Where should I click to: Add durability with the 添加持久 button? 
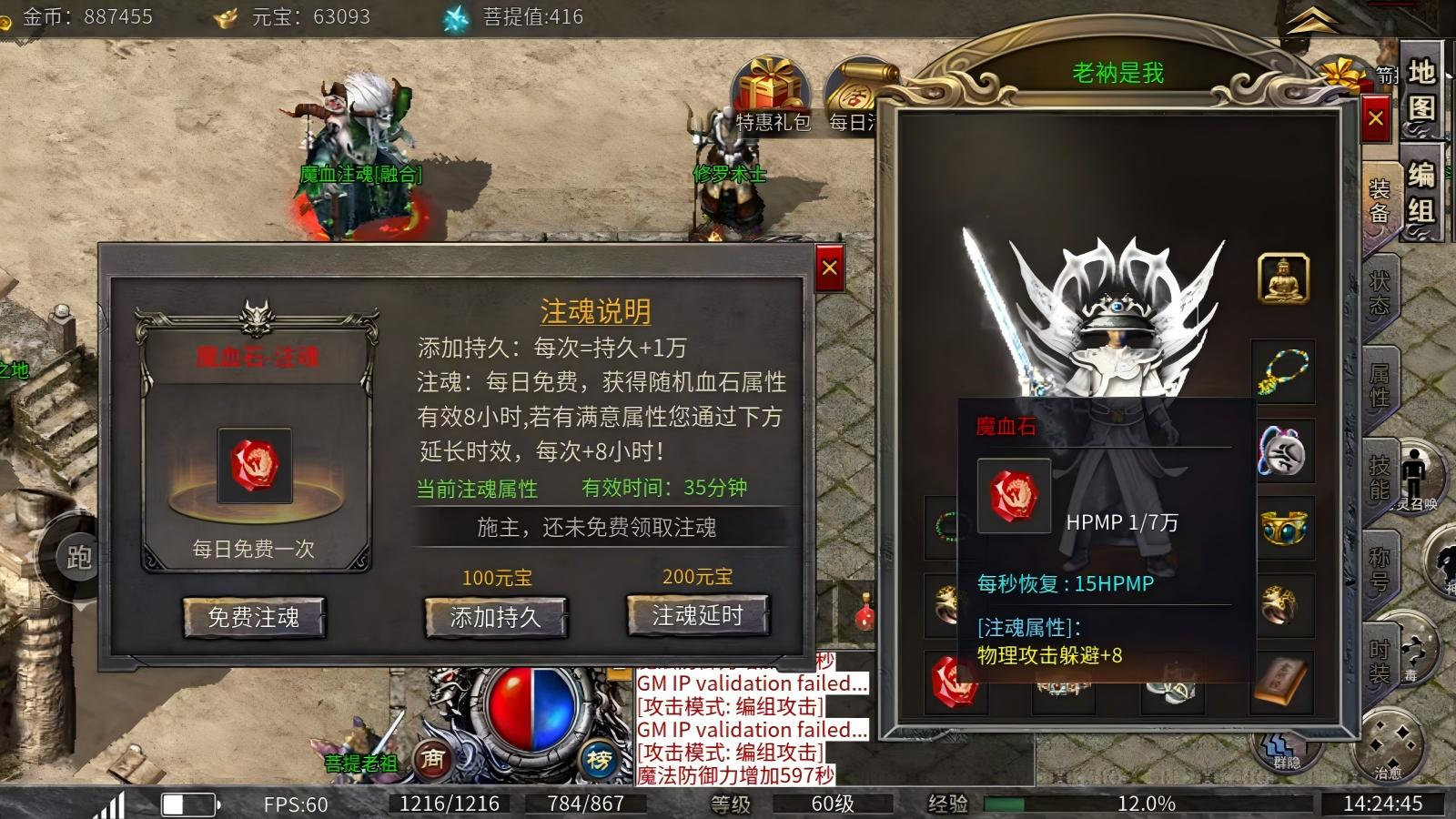point(496,618)
